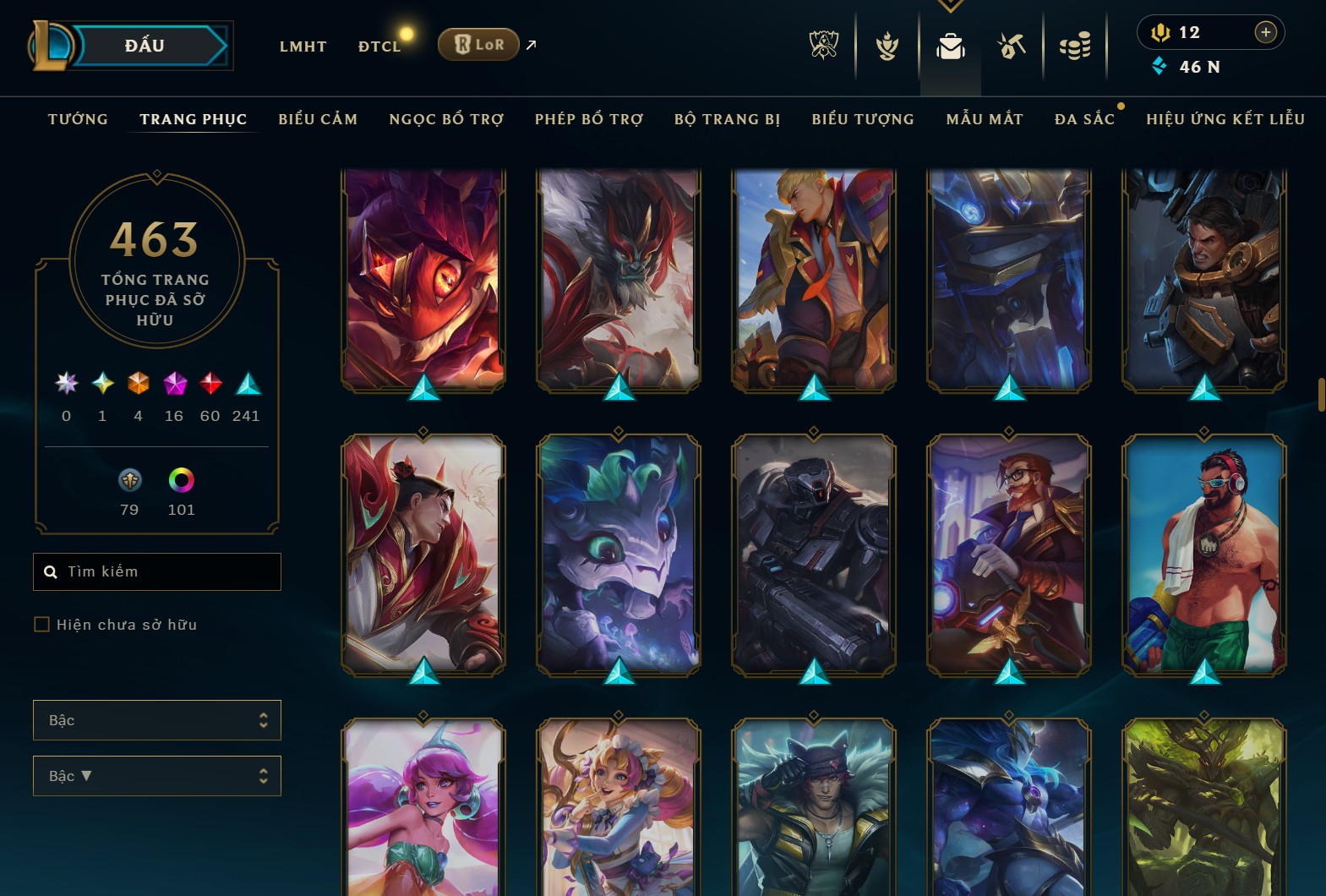This screenshot has width=1326, height=896.
Task: Click inside the 'Tìm kiếm' search field
Action: [156, 571]
